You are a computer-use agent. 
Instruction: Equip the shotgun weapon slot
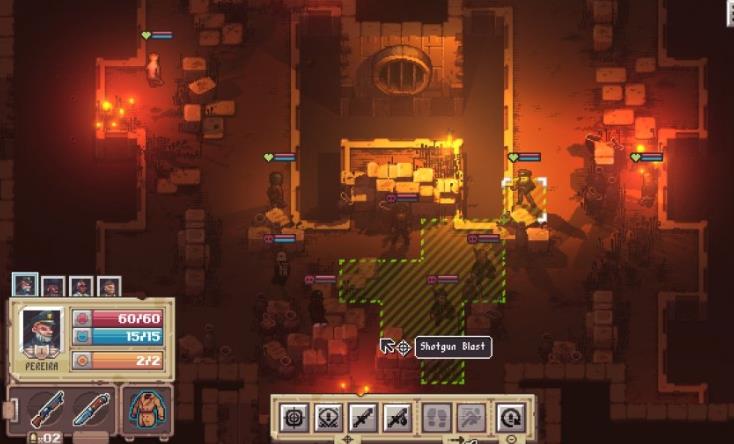(46, 409)
